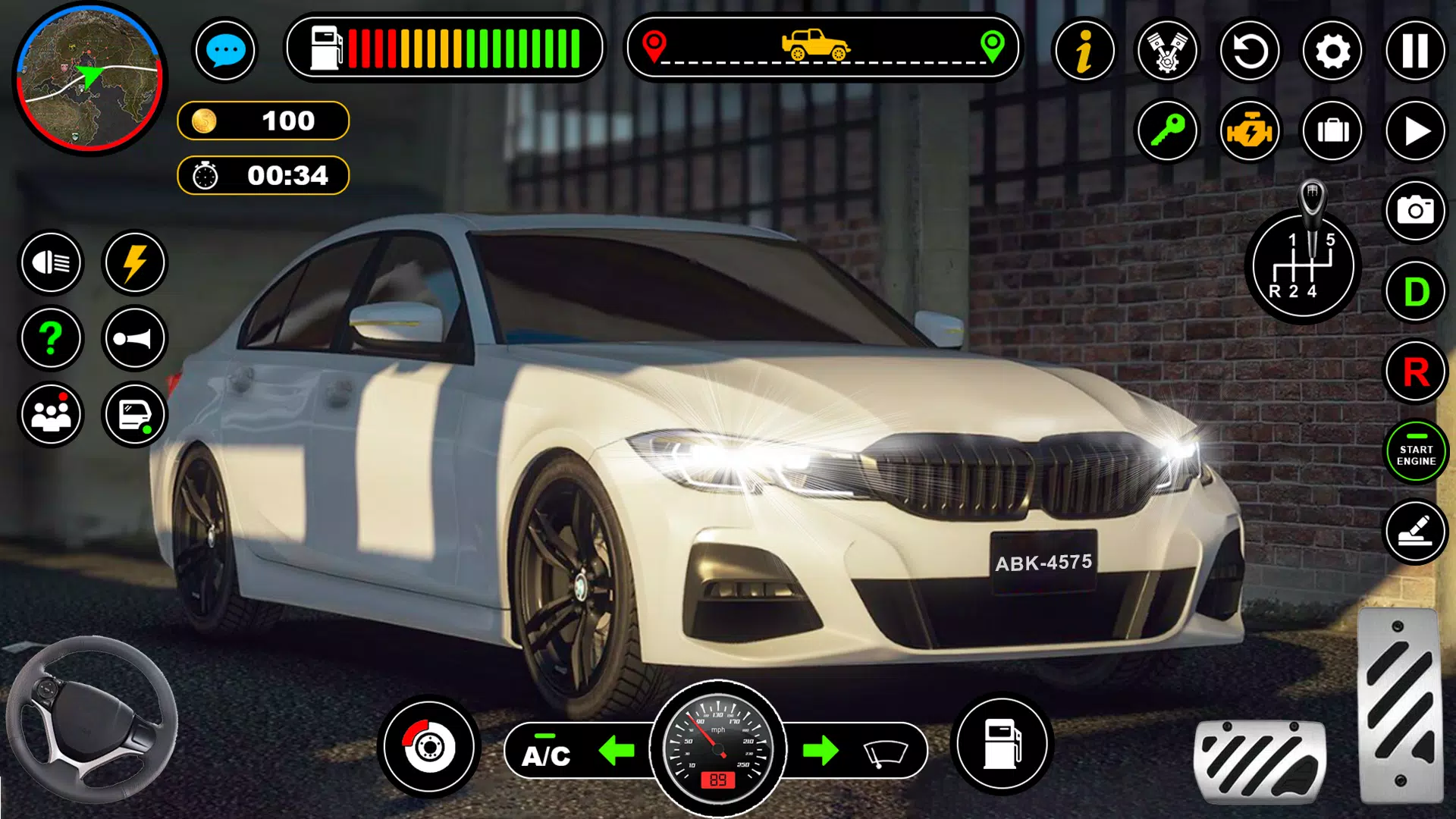This screenshot has height=819, width=1456.
Task: Sound the horn button
Action: click(134, 338)
